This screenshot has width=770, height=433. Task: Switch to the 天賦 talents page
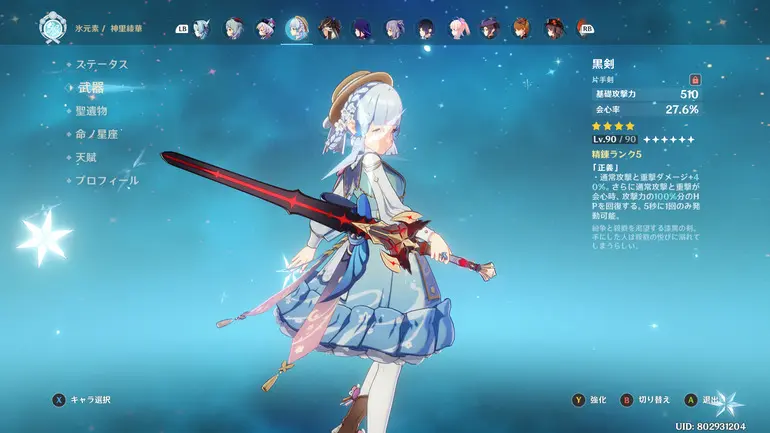click(89, 157)
